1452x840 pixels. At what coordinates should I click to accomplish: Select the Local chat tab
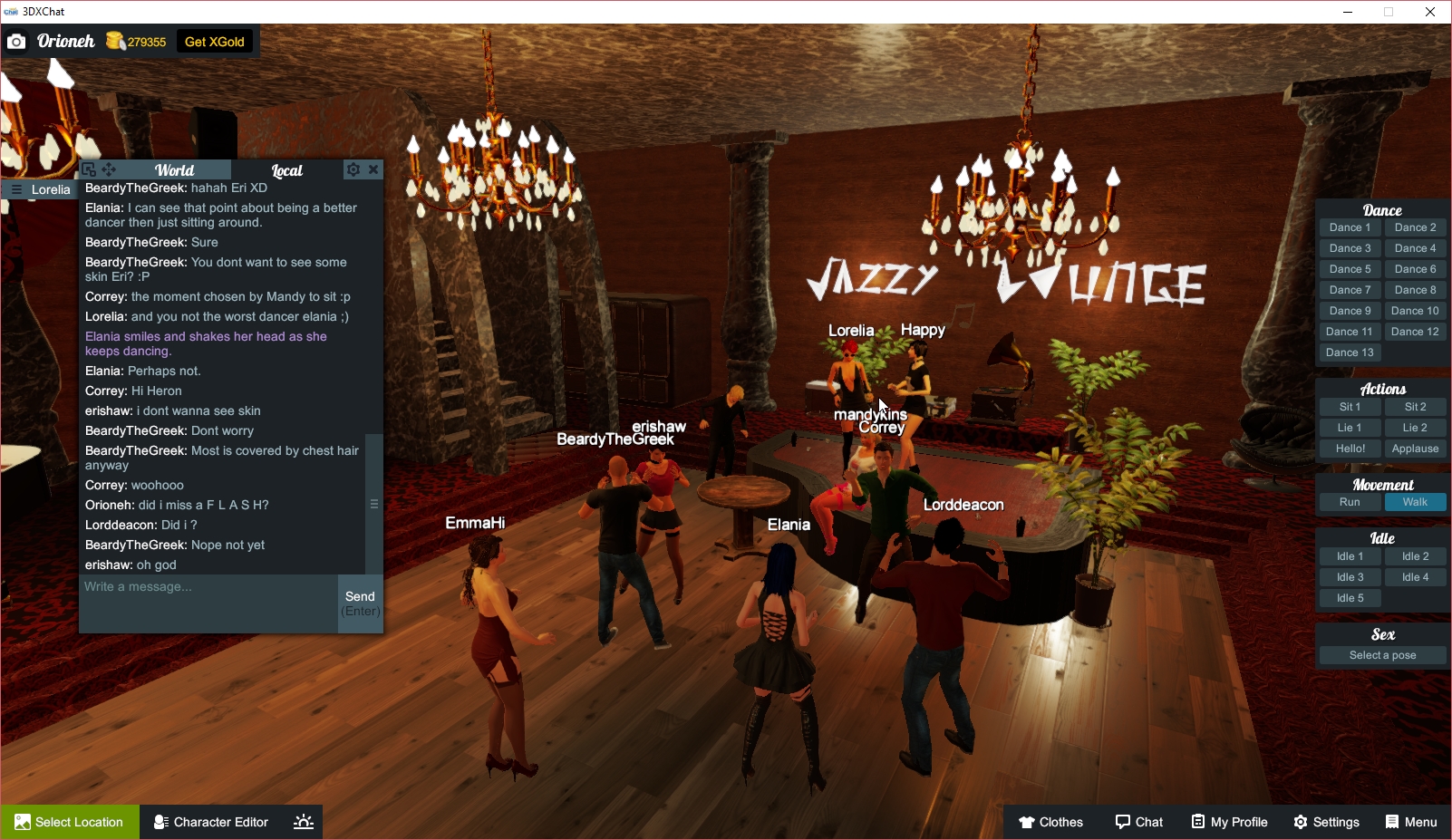286,169
